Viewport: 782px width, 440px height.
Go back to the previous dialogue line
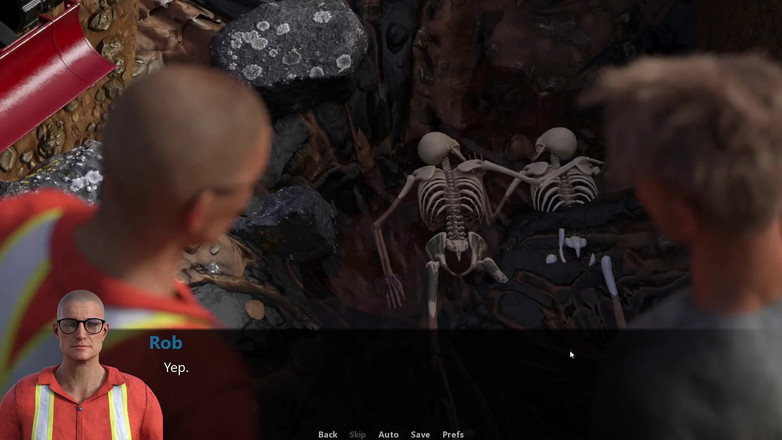pyautogui.click(x=327, y=434)
